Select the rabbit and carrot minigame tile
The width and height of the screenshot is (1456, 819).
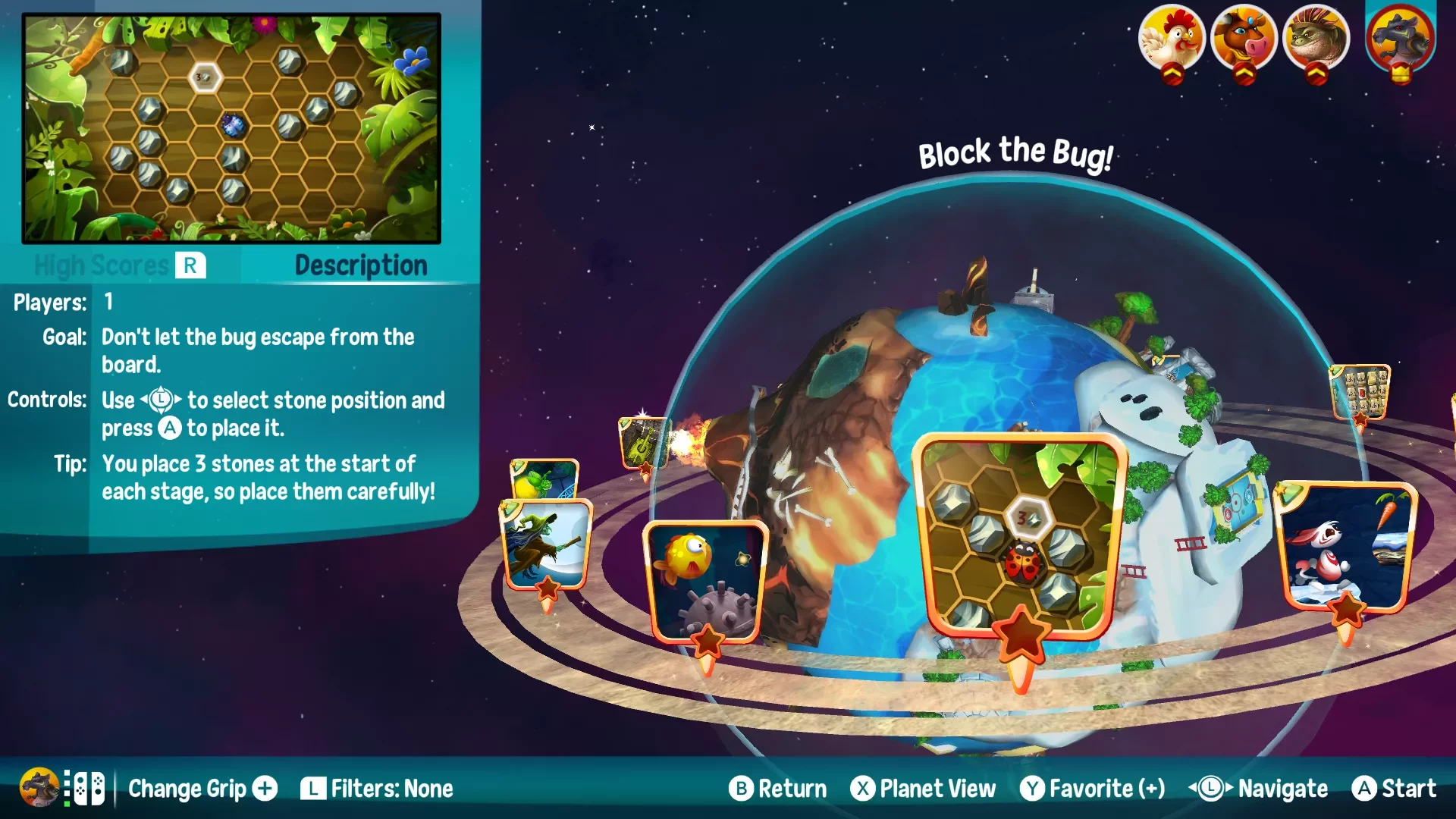click(1345, 546)
